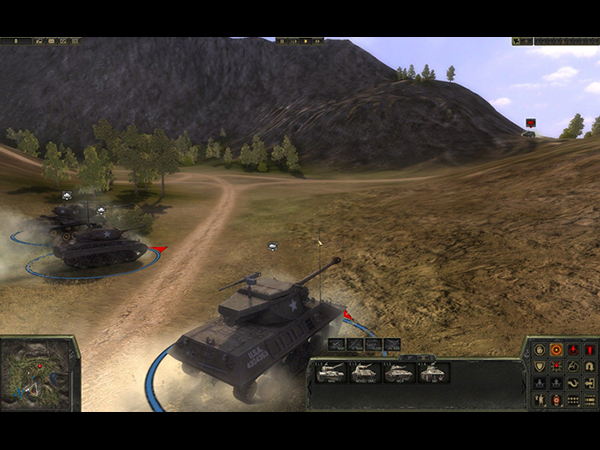This screenshot has width=600, height=450.
Task: Activate the orange concentric-circle target command
Action: [x=556, y=350]
